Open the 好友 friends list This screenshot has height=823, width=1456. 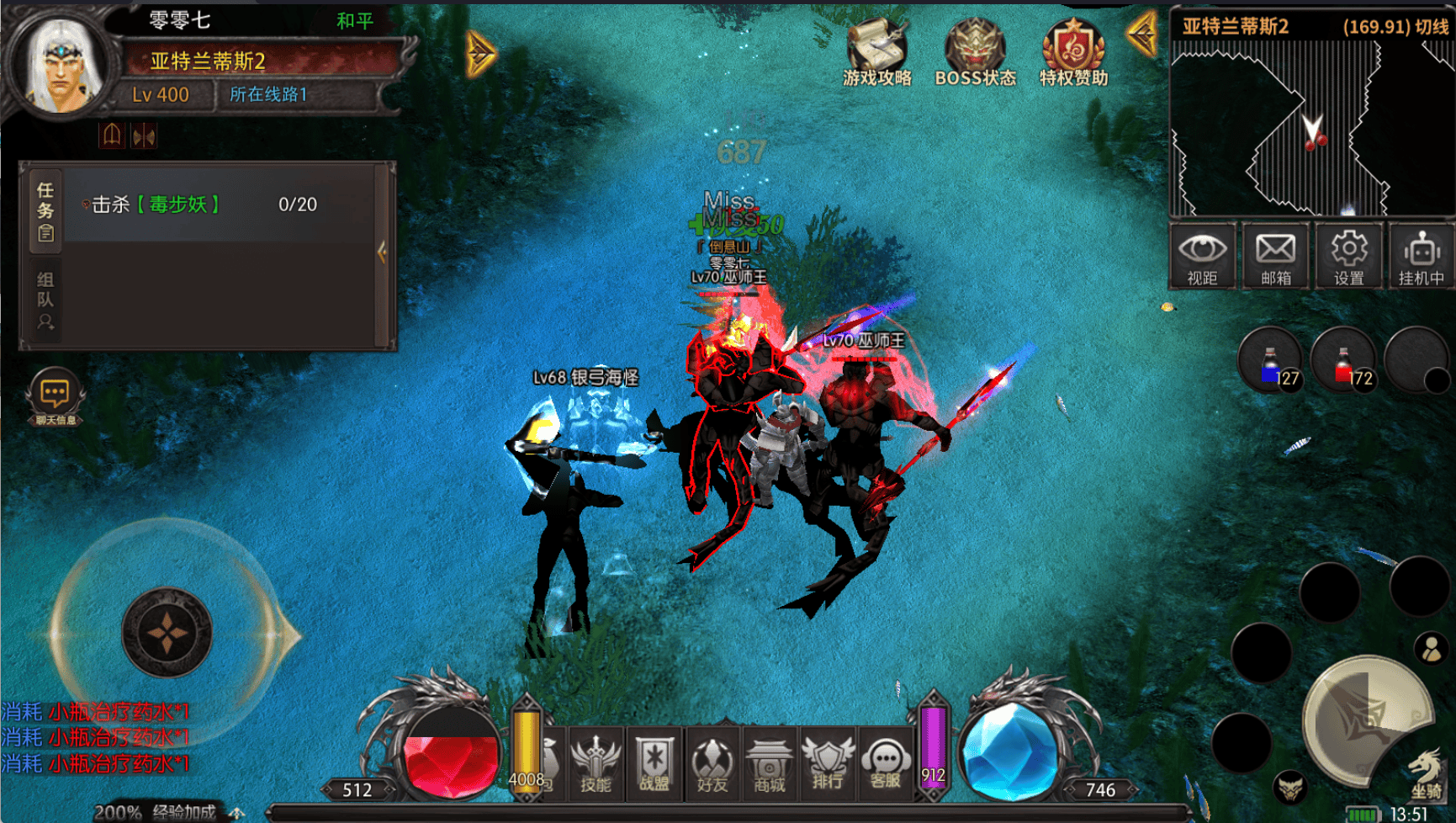click(x=712, y=763)
